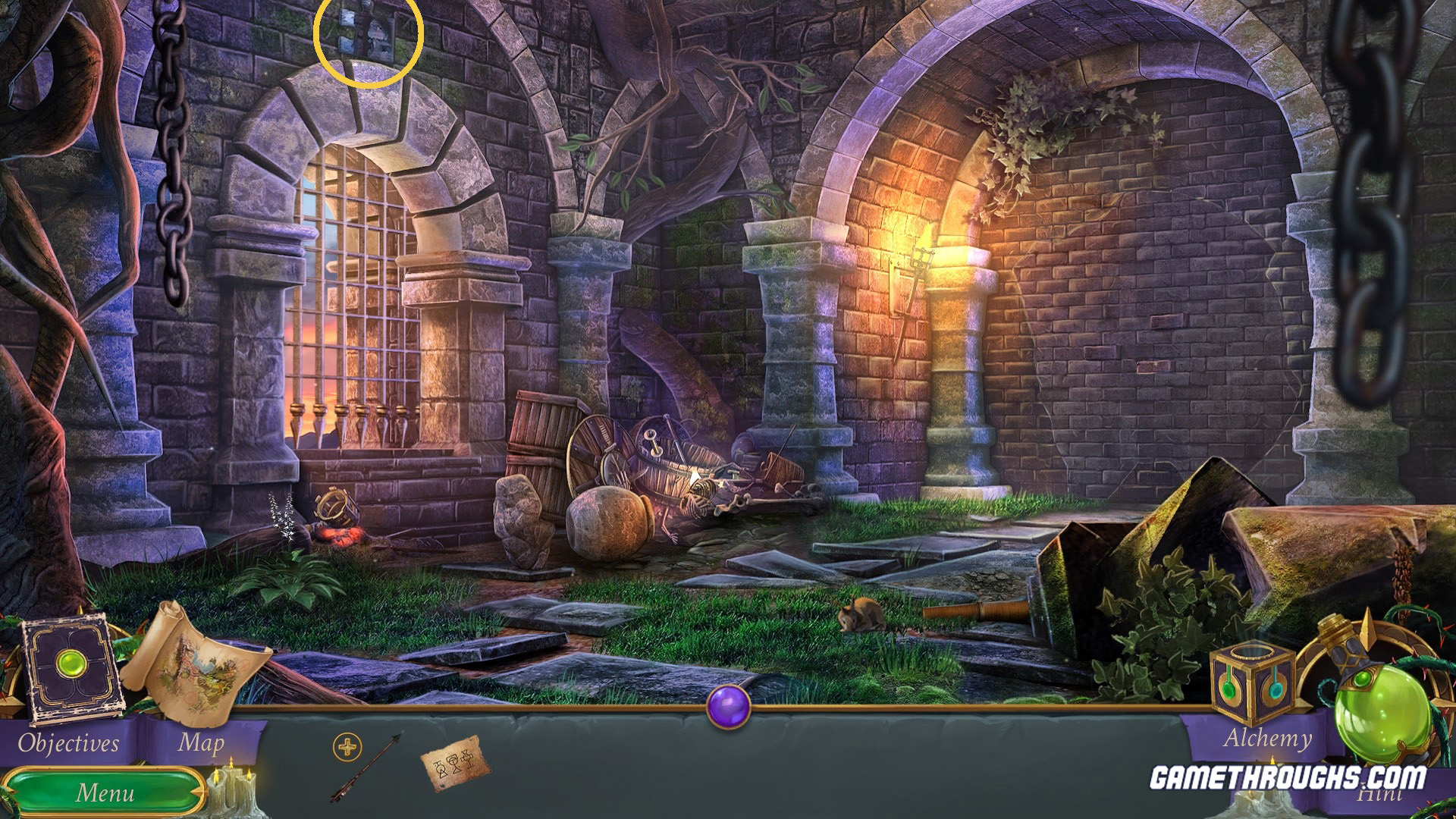Click the yellow-circled clue on the wall
The height and width of the screenshot is (819, 1456).
(369, 42)
